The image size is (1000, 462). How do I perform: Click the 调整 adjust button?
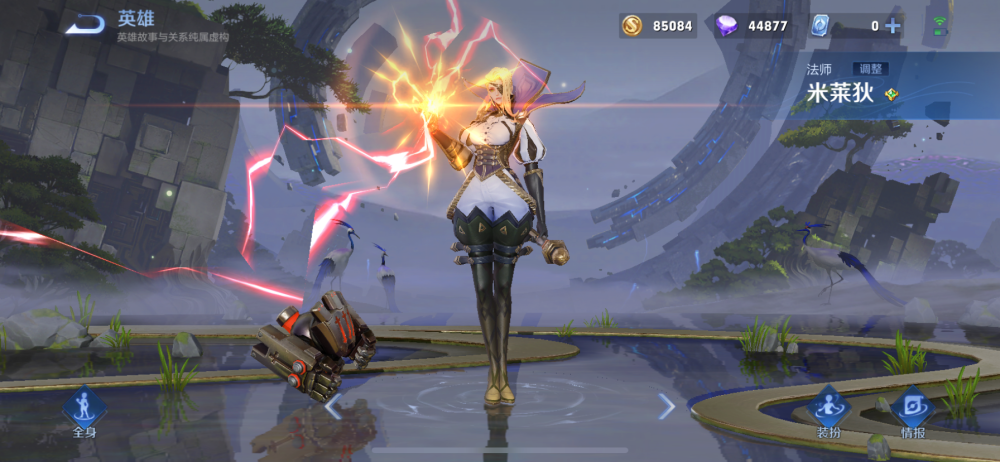point(871,69)
